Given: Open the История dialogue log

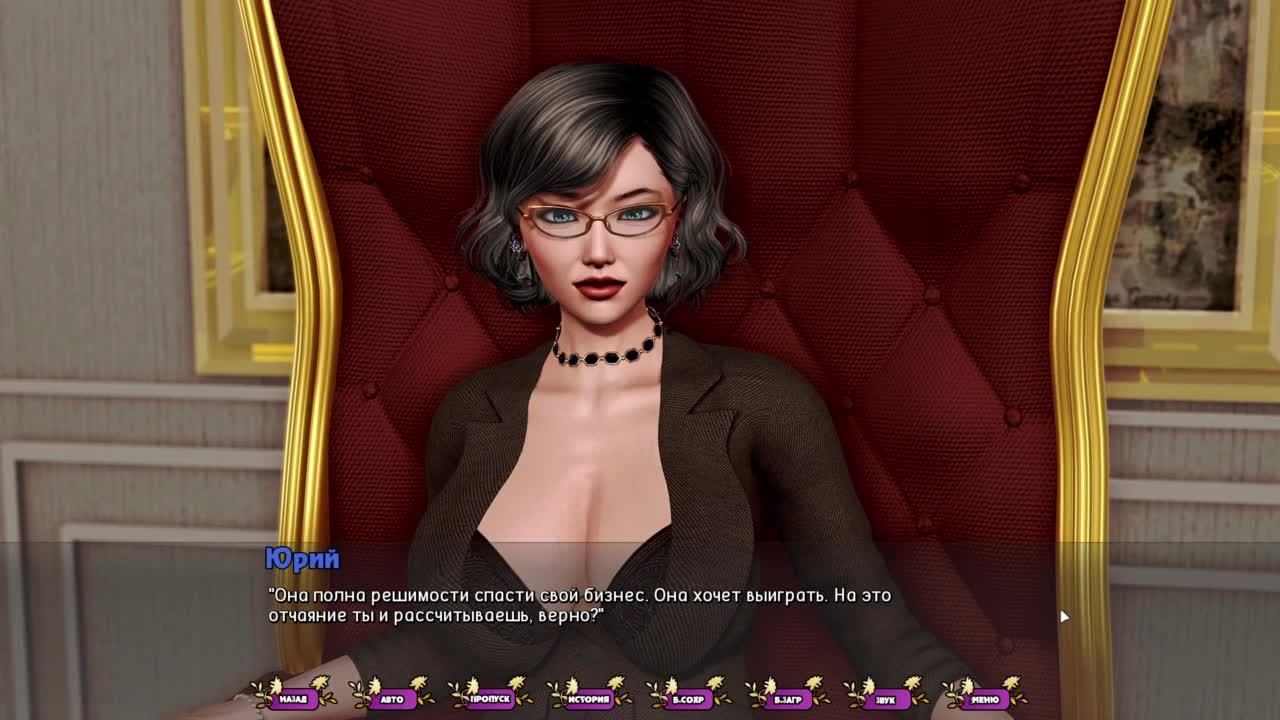Looking at the screenshot, I should point(589,699).
